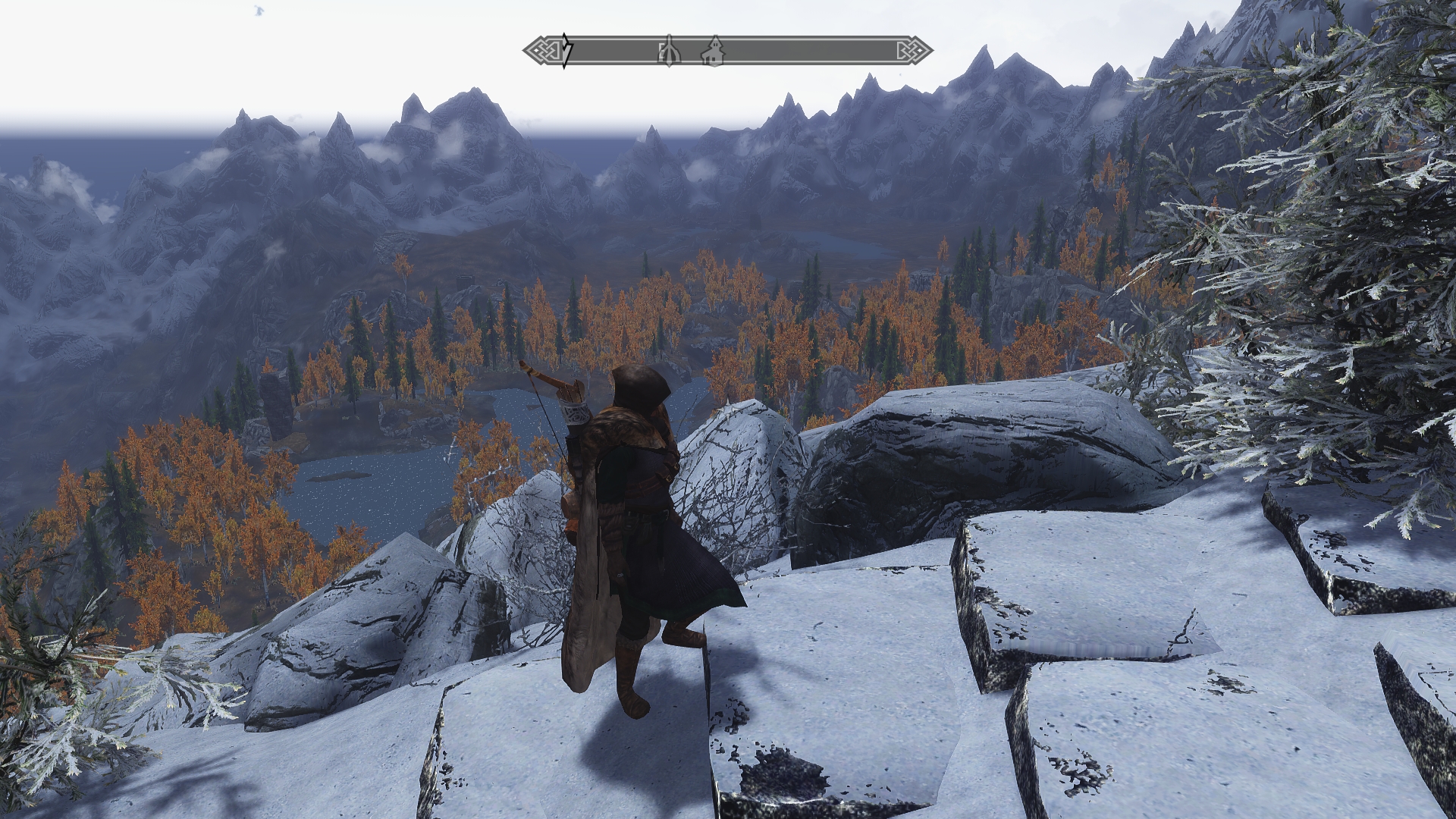1456x819 pixels.
Task: Click the house location marker on the compass
Action: tap(713, 52)
